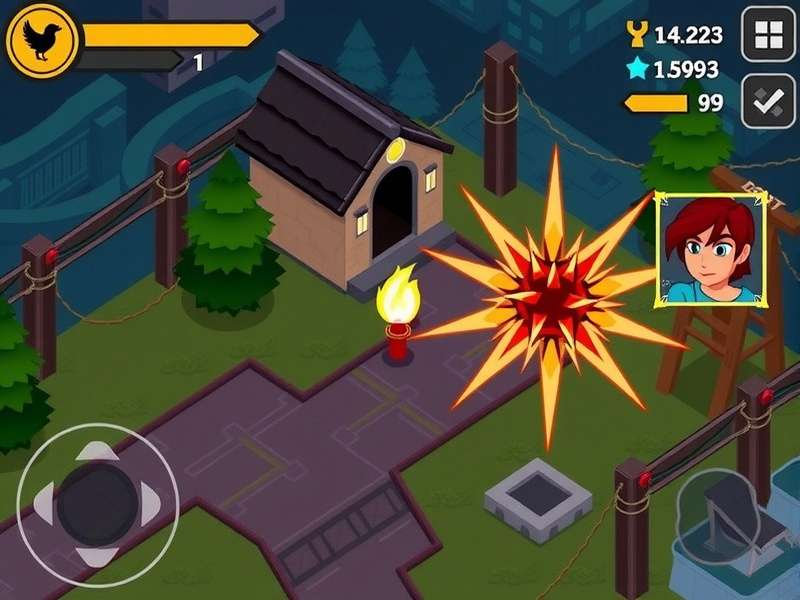Image resolution: width=800 pixels, height=600 pixels.
Task: Select the red-haired character portrait
Action: point(711,248)
